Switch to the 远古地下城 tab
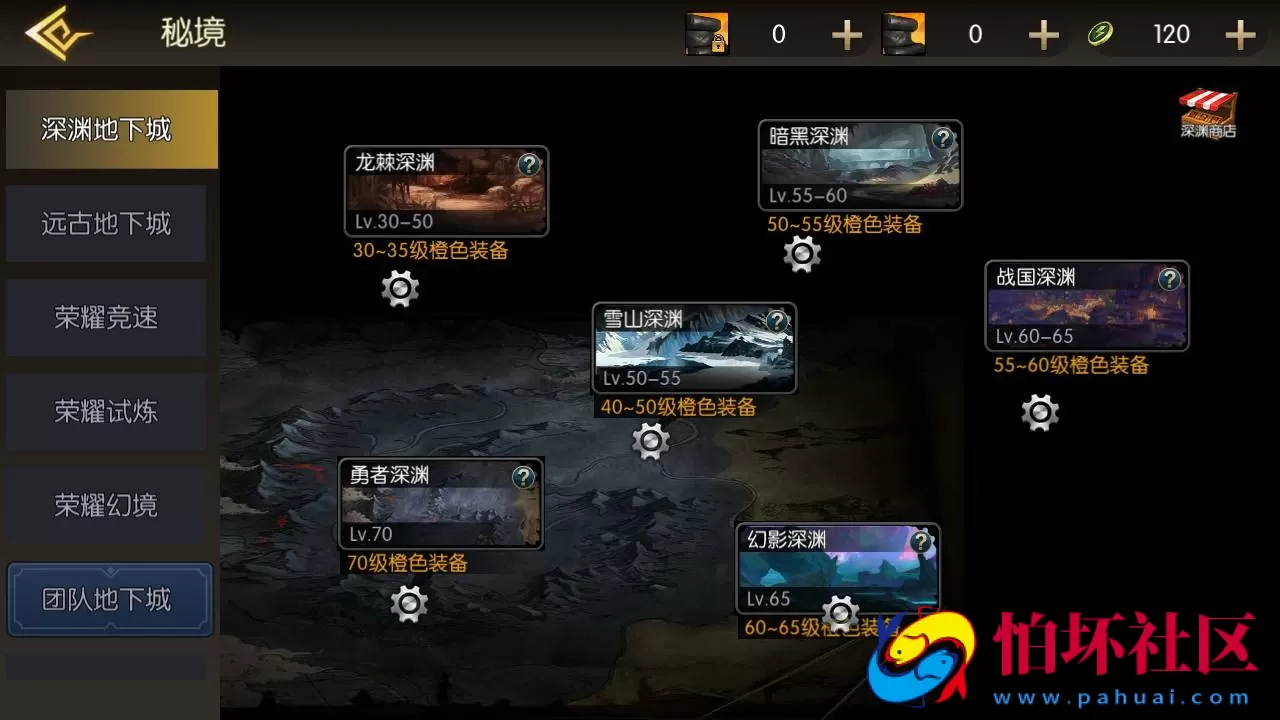 106,223
